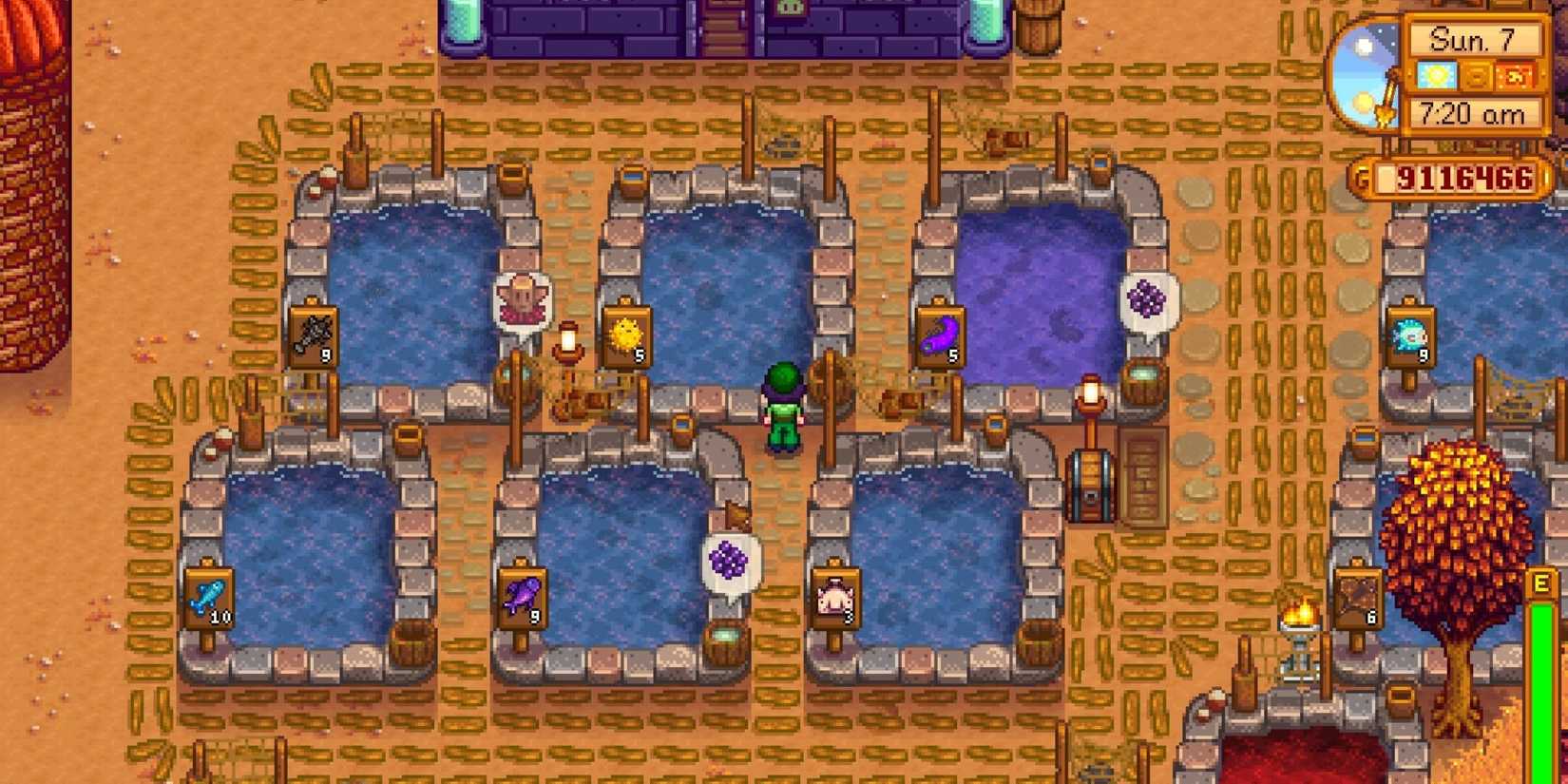
Task: Open the Blobfish quest request bubble
Action: [x=518, y=295]
